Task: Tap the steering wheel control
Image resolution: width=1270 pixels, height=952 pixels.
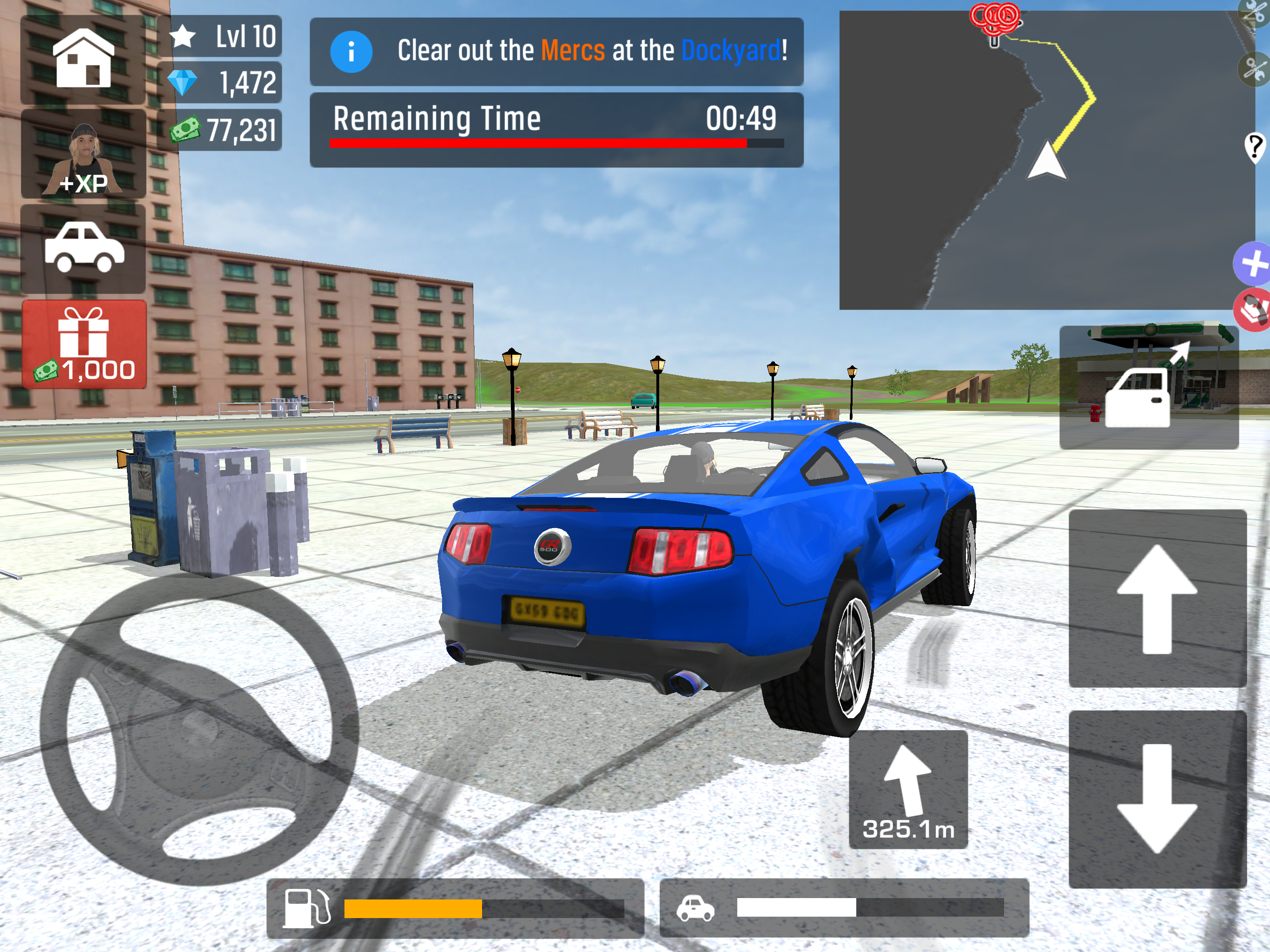Action: [199, 729]
